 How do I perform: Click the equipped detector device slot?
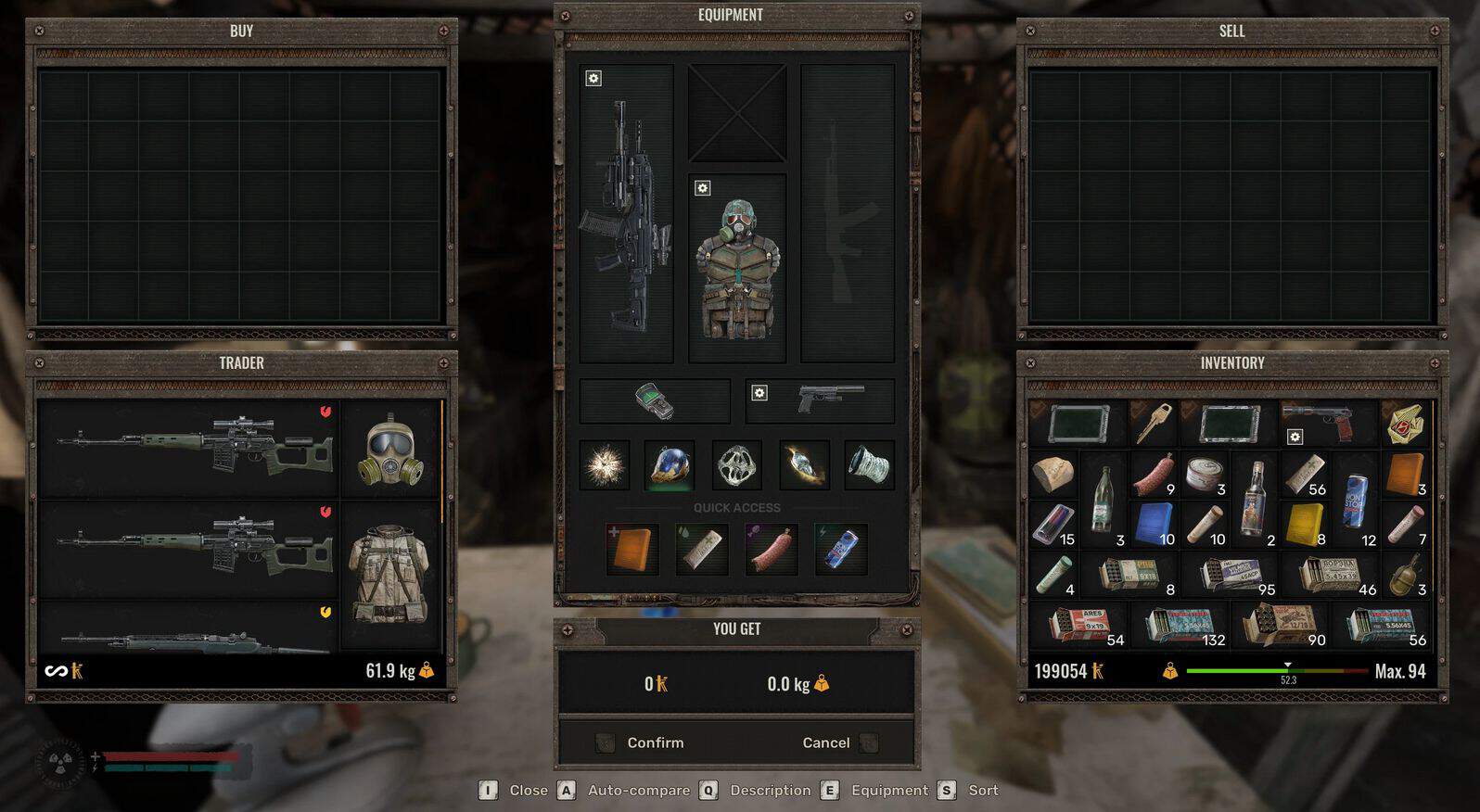pos(655,400)
